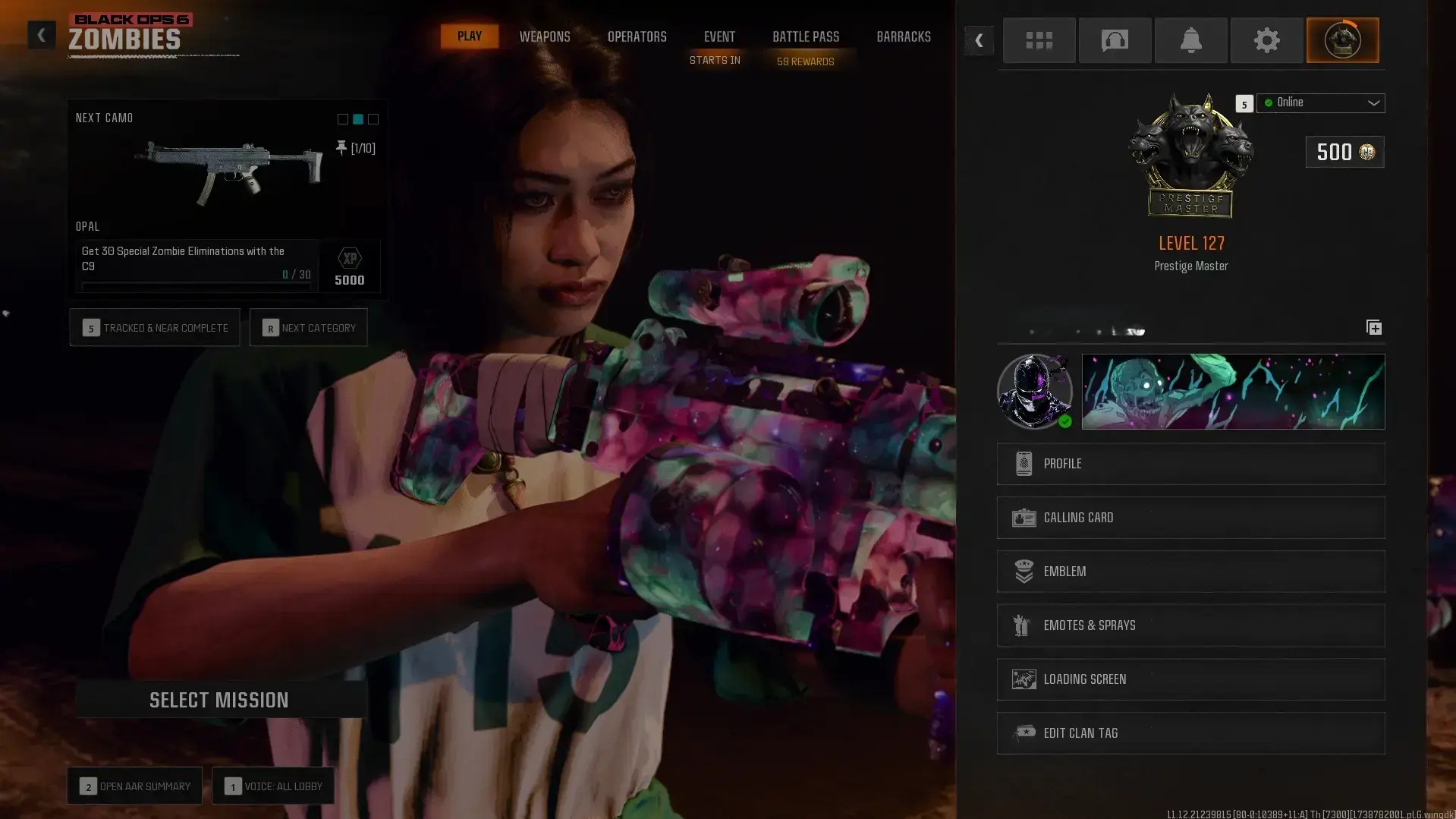Click the back arrow above the Zombies title
1456x819 pixels.
42,35
